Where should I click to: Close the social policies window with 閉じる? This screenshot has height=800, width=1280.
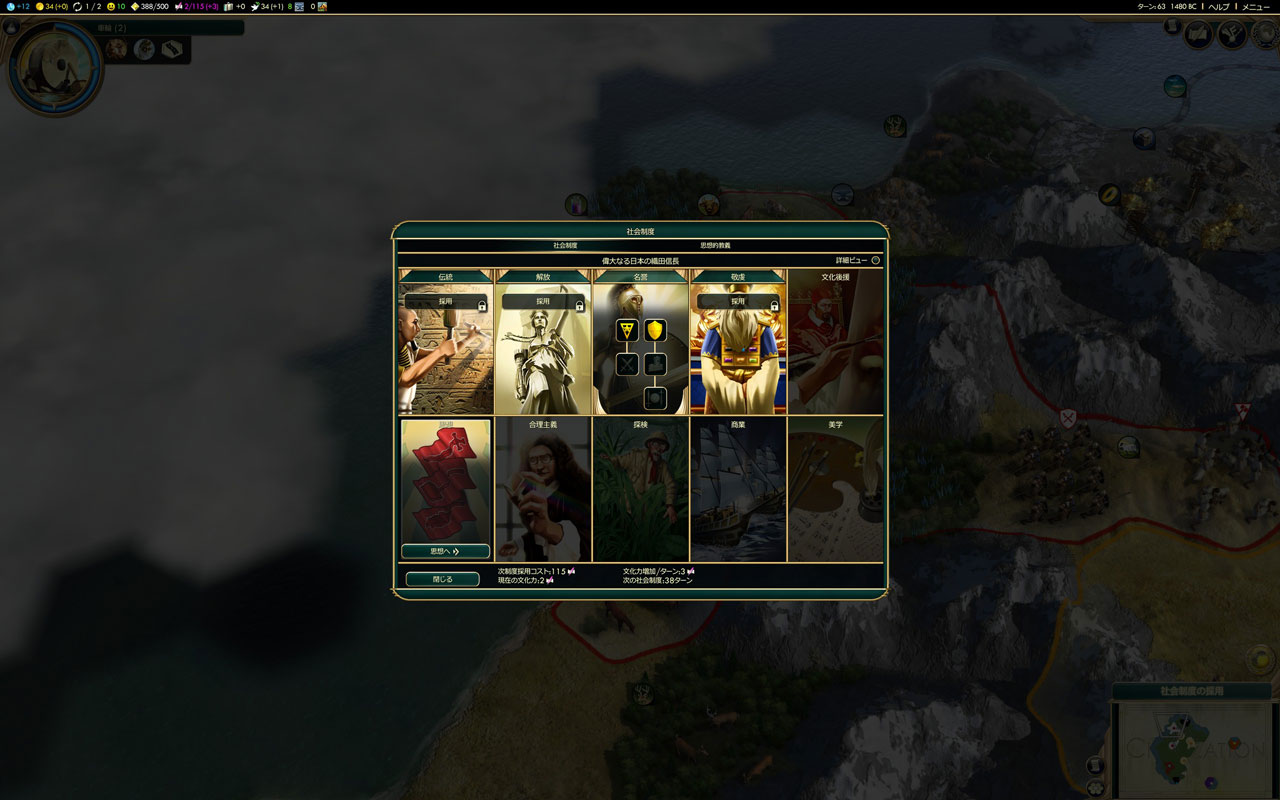pyautogui.click(x=442, y=579)
